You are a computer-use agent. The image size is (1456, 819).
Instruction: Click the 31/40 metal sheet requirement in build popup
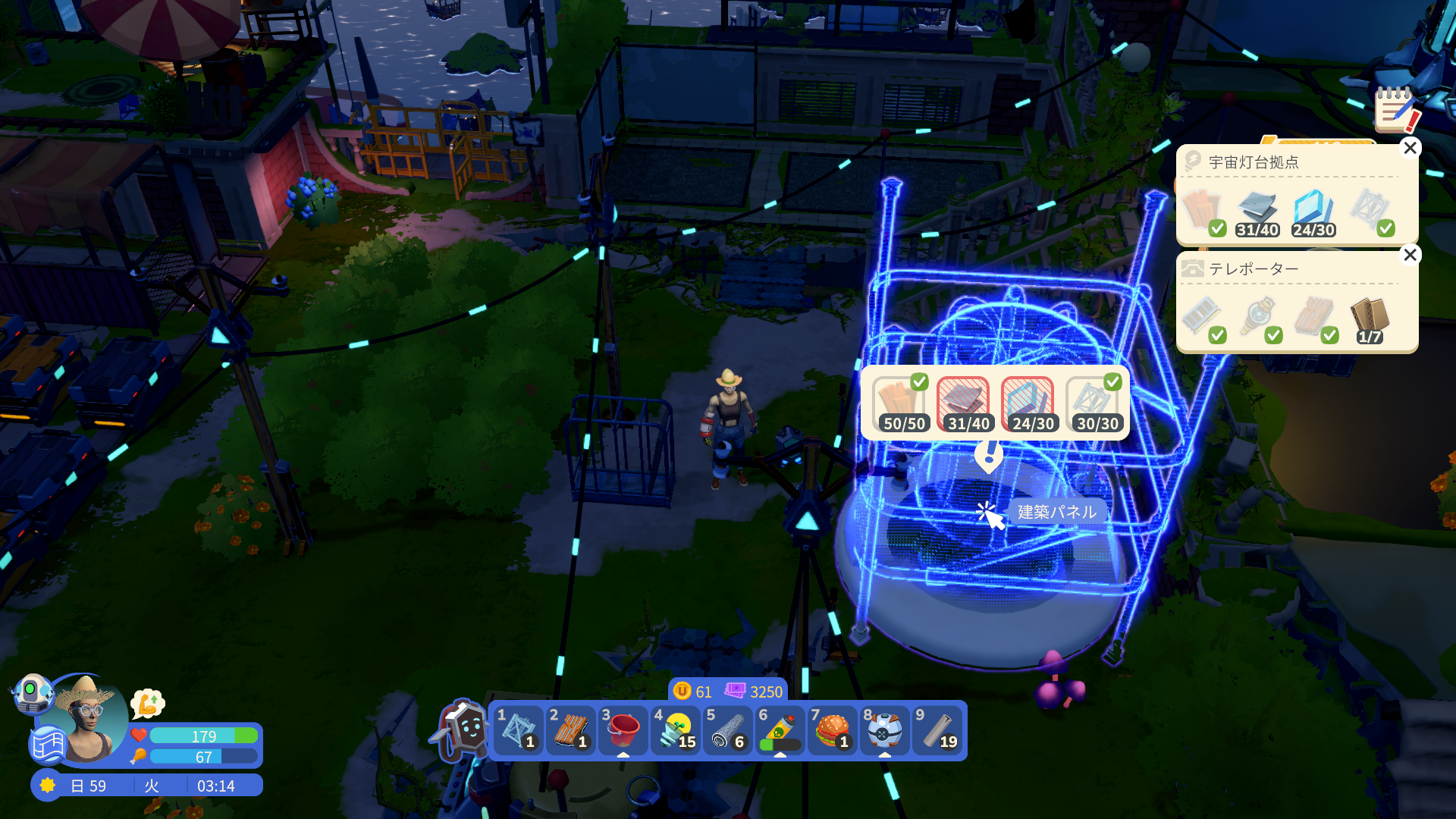point(964,405)
